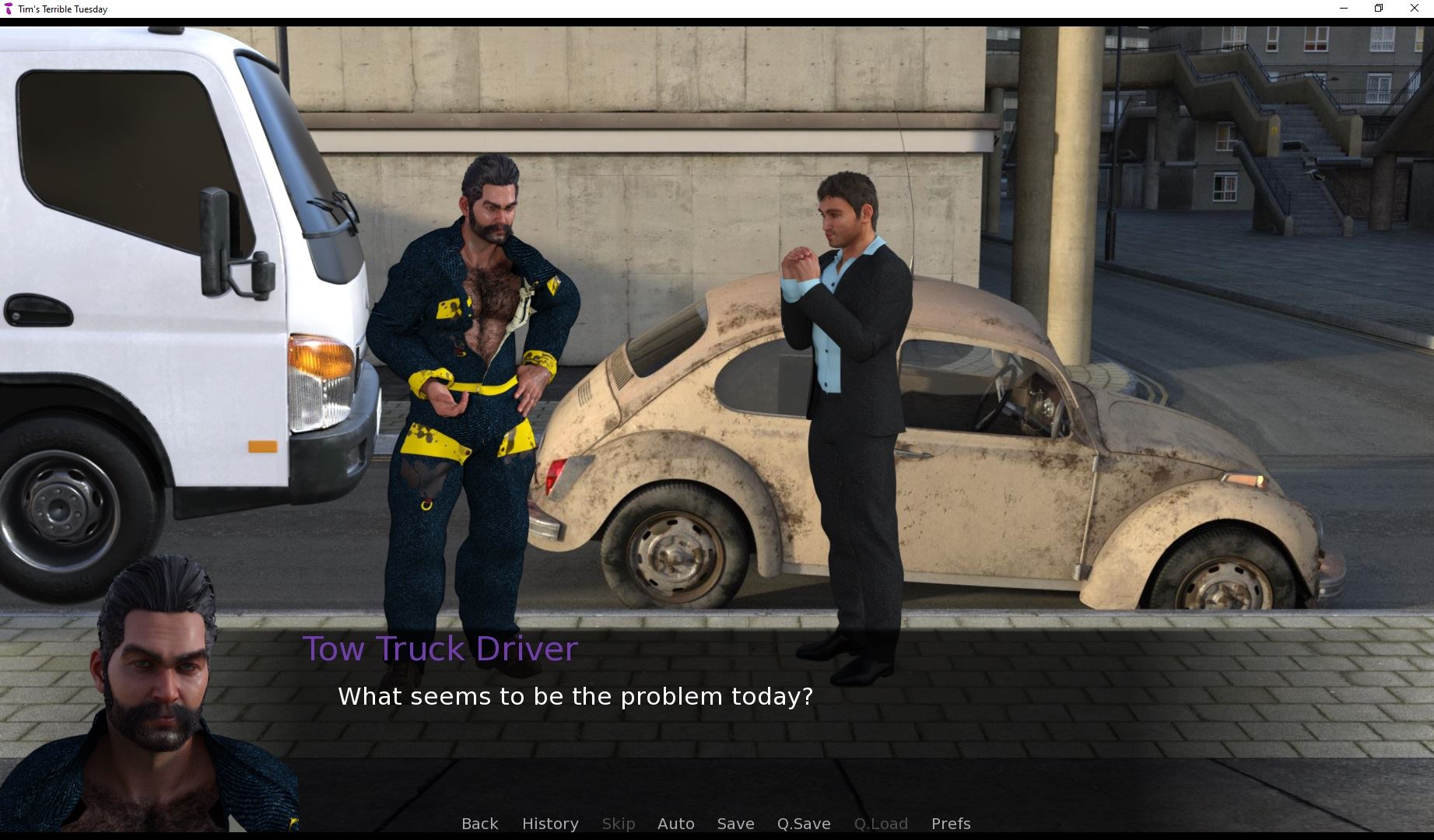Close the Tim's Terrible Tuesday window

click(1415, 9)
